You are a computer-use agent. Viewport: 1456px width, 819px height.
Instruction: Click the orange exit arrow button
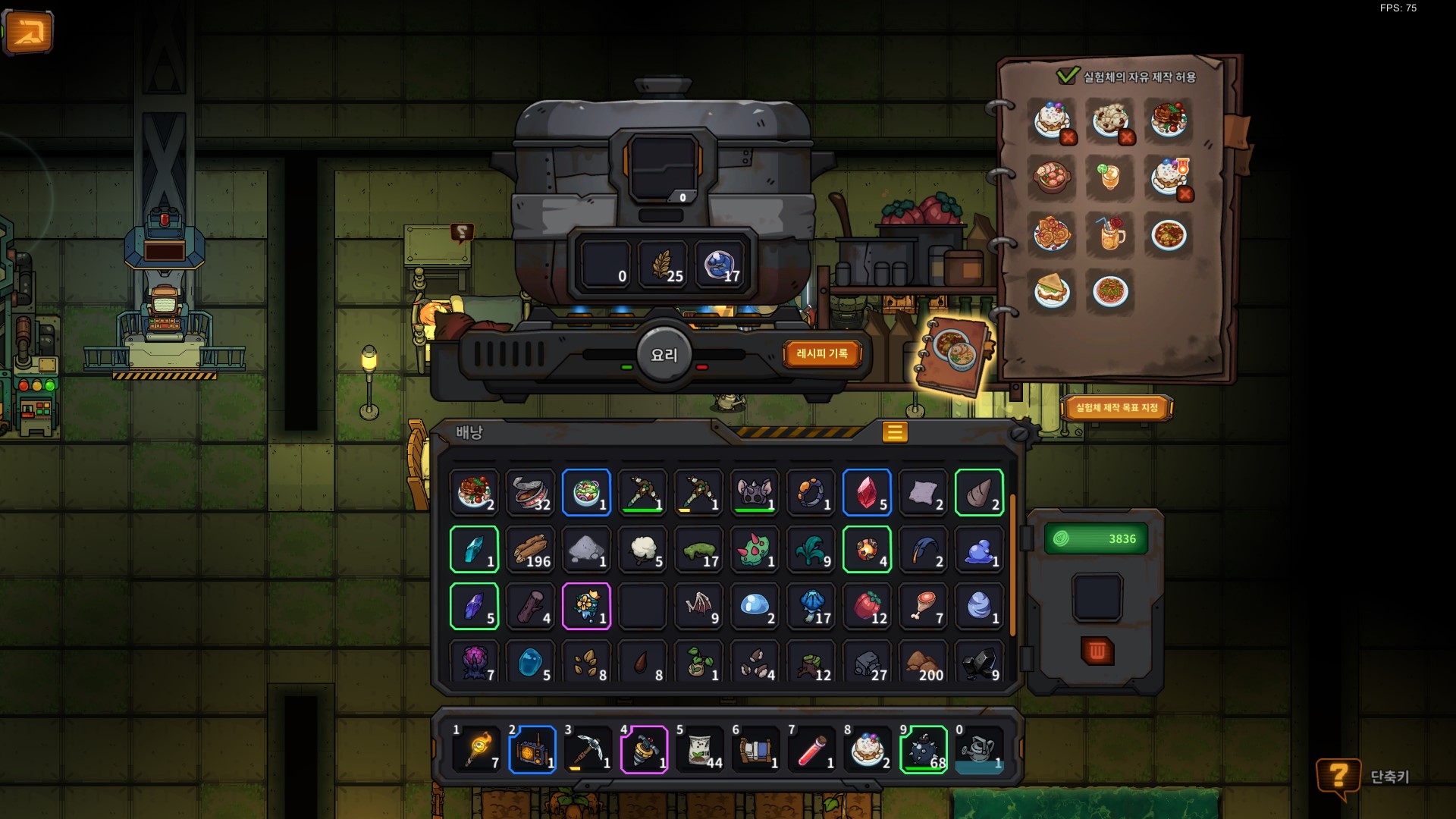tap(28, 32)
